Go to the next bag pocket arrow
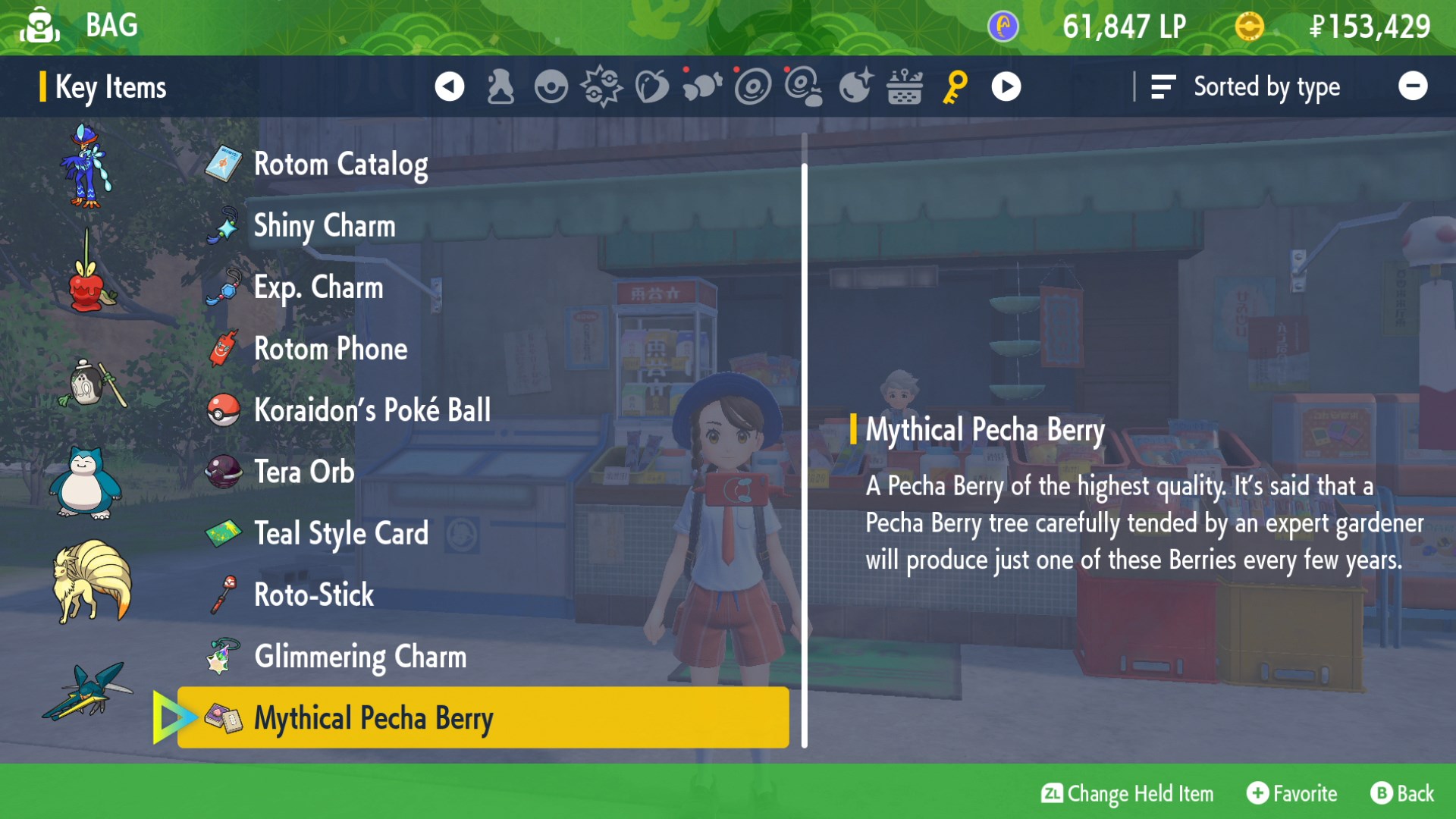Screen dimensions: 1456x819 [1006, 86]
